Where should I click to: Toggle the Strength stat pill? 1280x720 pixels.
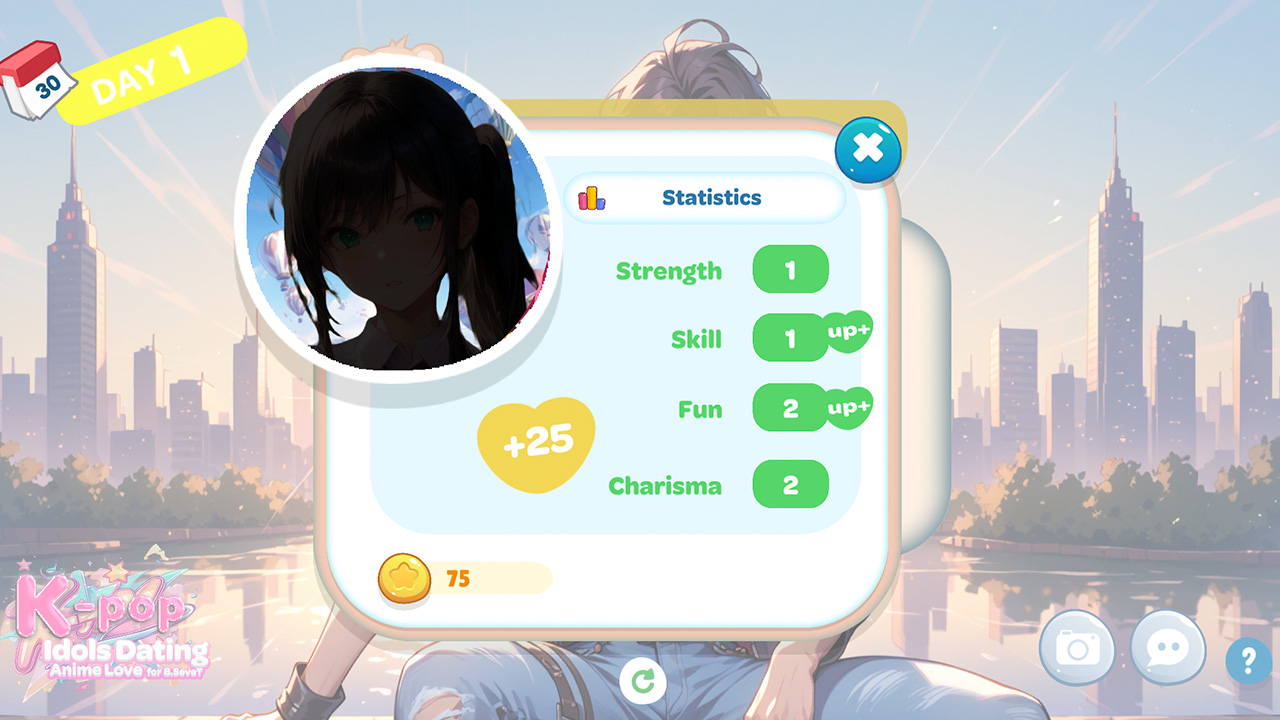[x=790, y=270]
